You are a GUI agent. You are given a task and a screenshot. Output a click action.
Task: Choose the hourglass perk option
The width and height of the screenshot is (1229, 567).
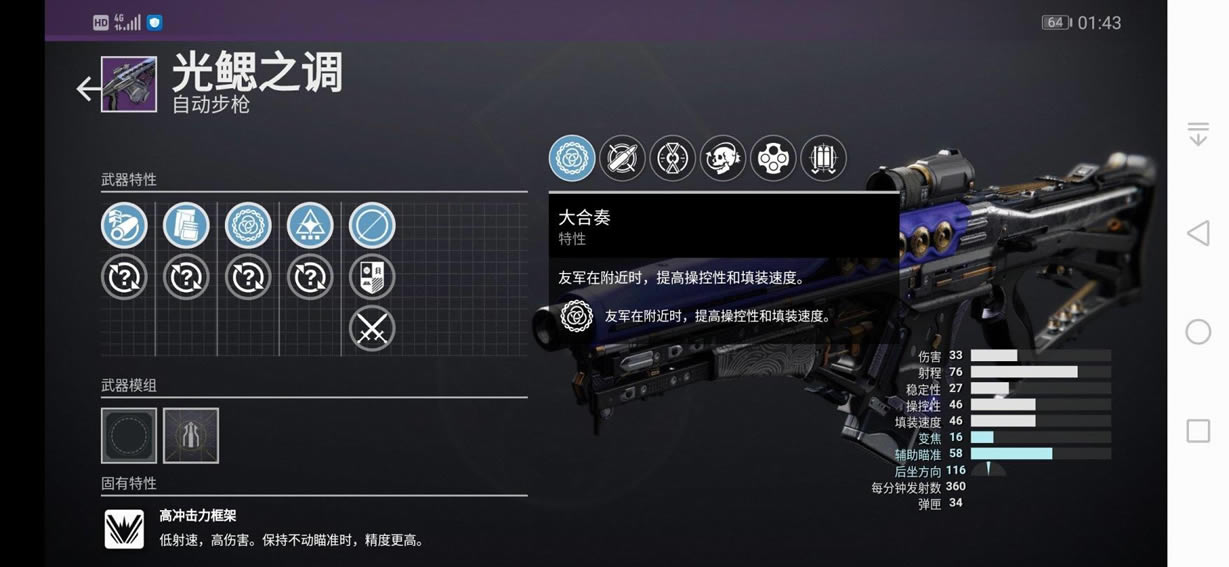(x=672, y=158)
